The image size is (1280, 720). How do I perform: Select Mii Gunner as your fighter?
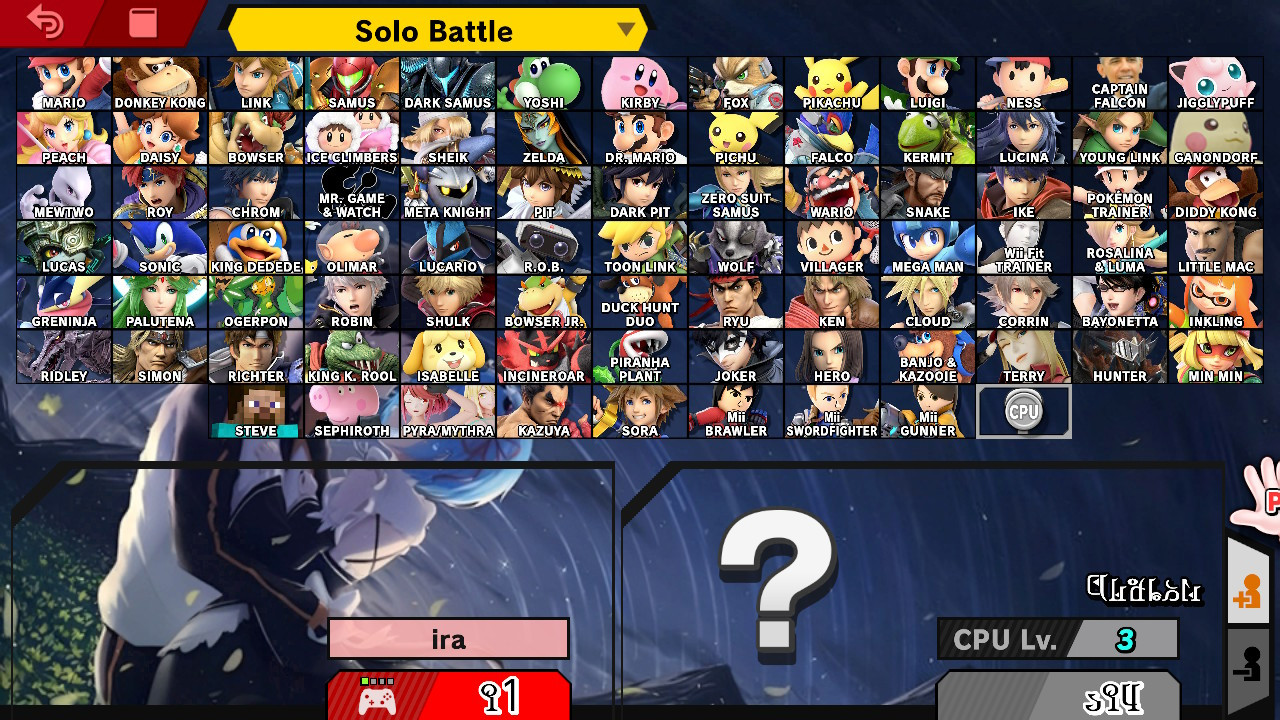927,412
